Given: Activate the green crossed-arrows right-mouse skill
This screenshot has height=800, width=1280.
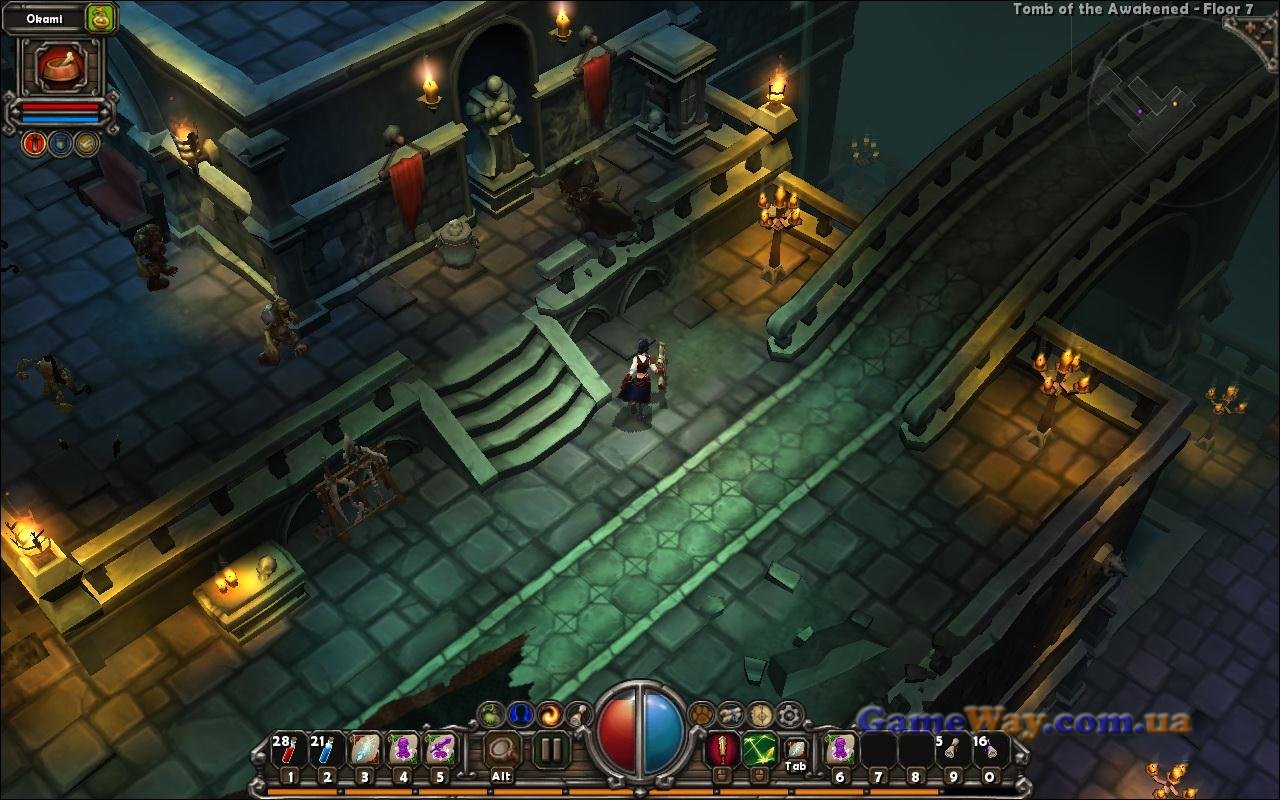Looking at the screenshot, I should [x=759, y=749].
